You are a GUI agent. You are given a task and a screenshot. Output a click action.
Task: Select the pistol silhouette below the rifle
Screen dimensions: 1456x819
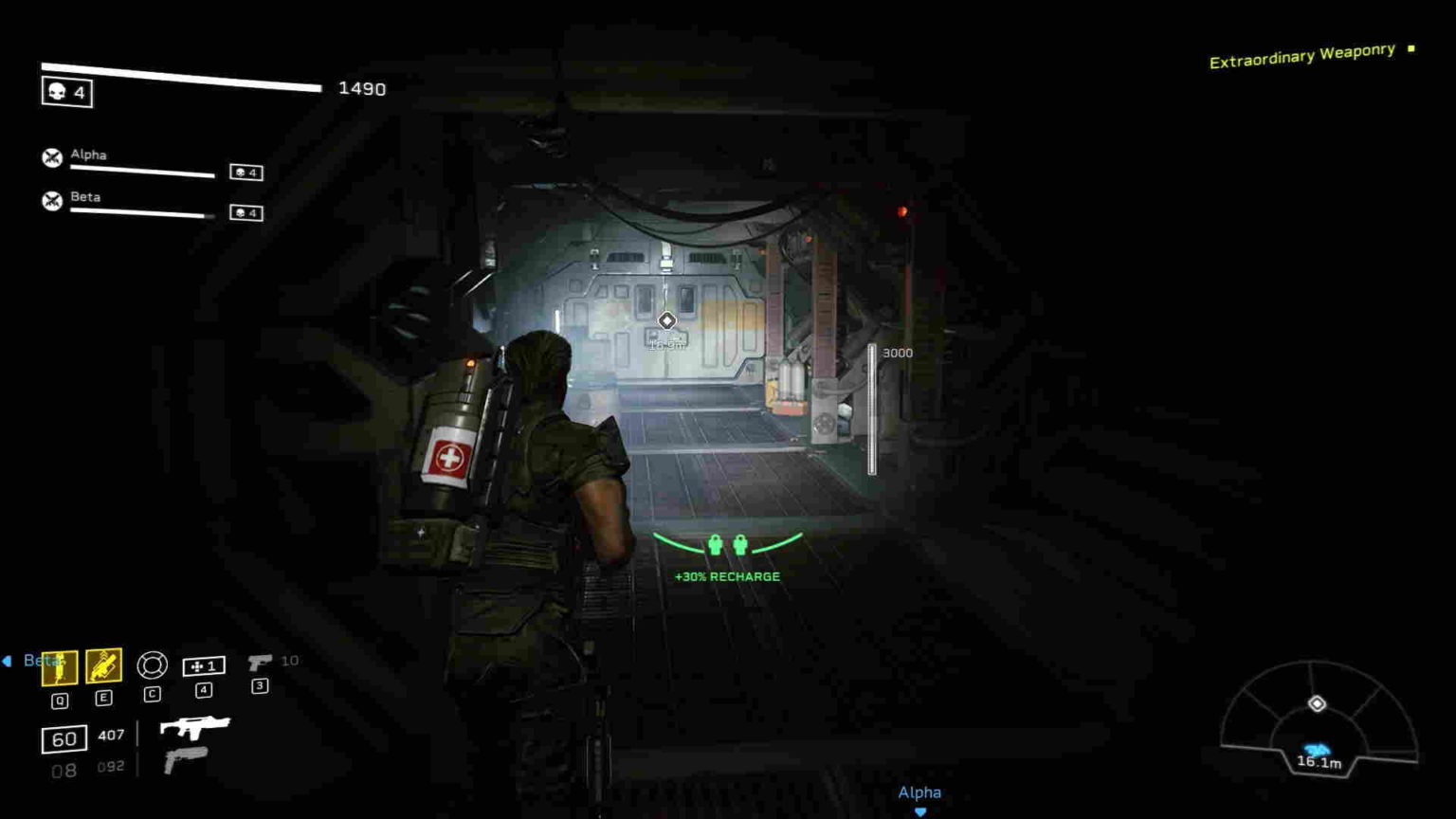[187, 758]
